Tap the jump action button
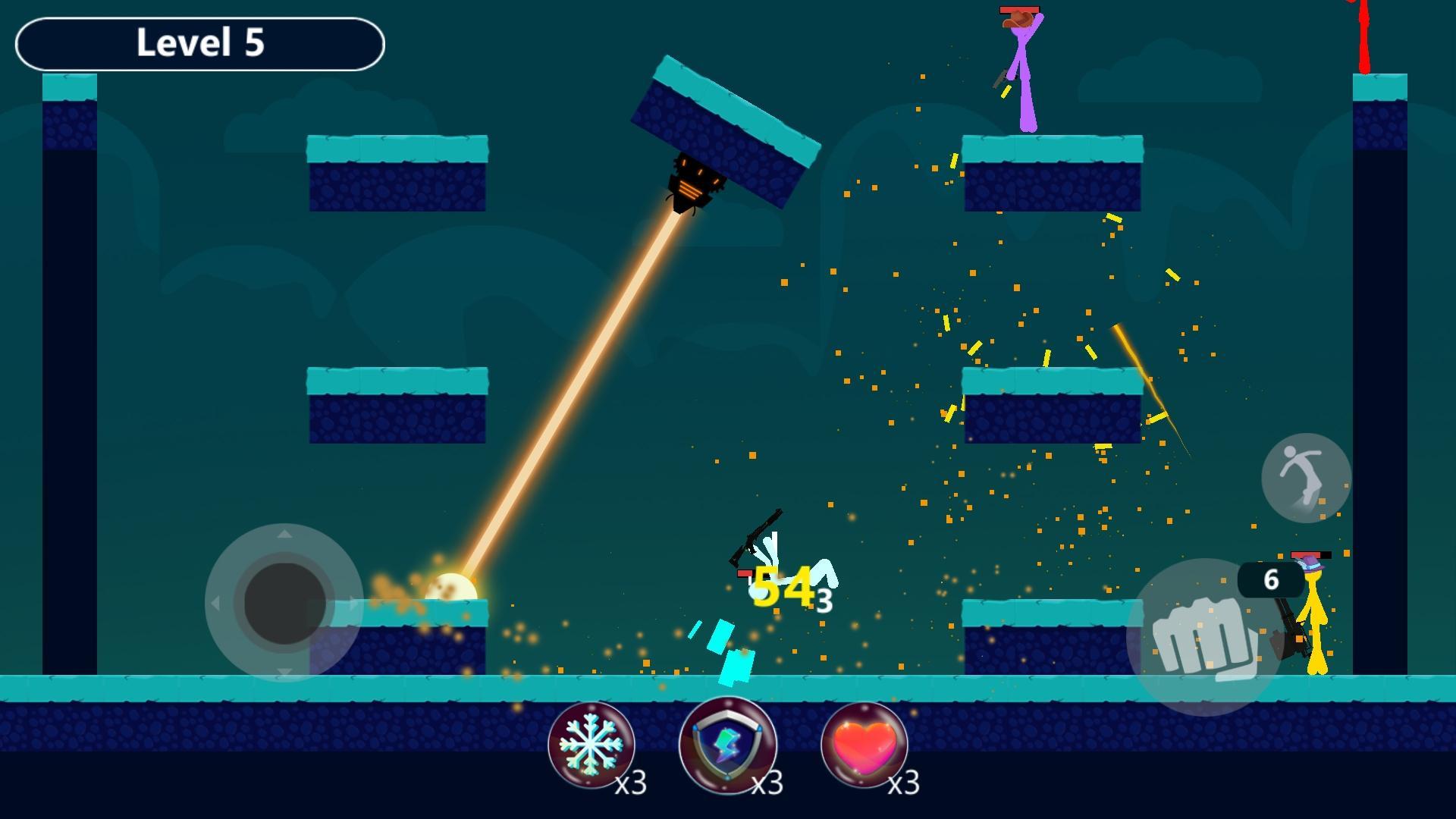Viewport: 1456px width, 819px height. pyautogui.click(x=1306, y=478)
